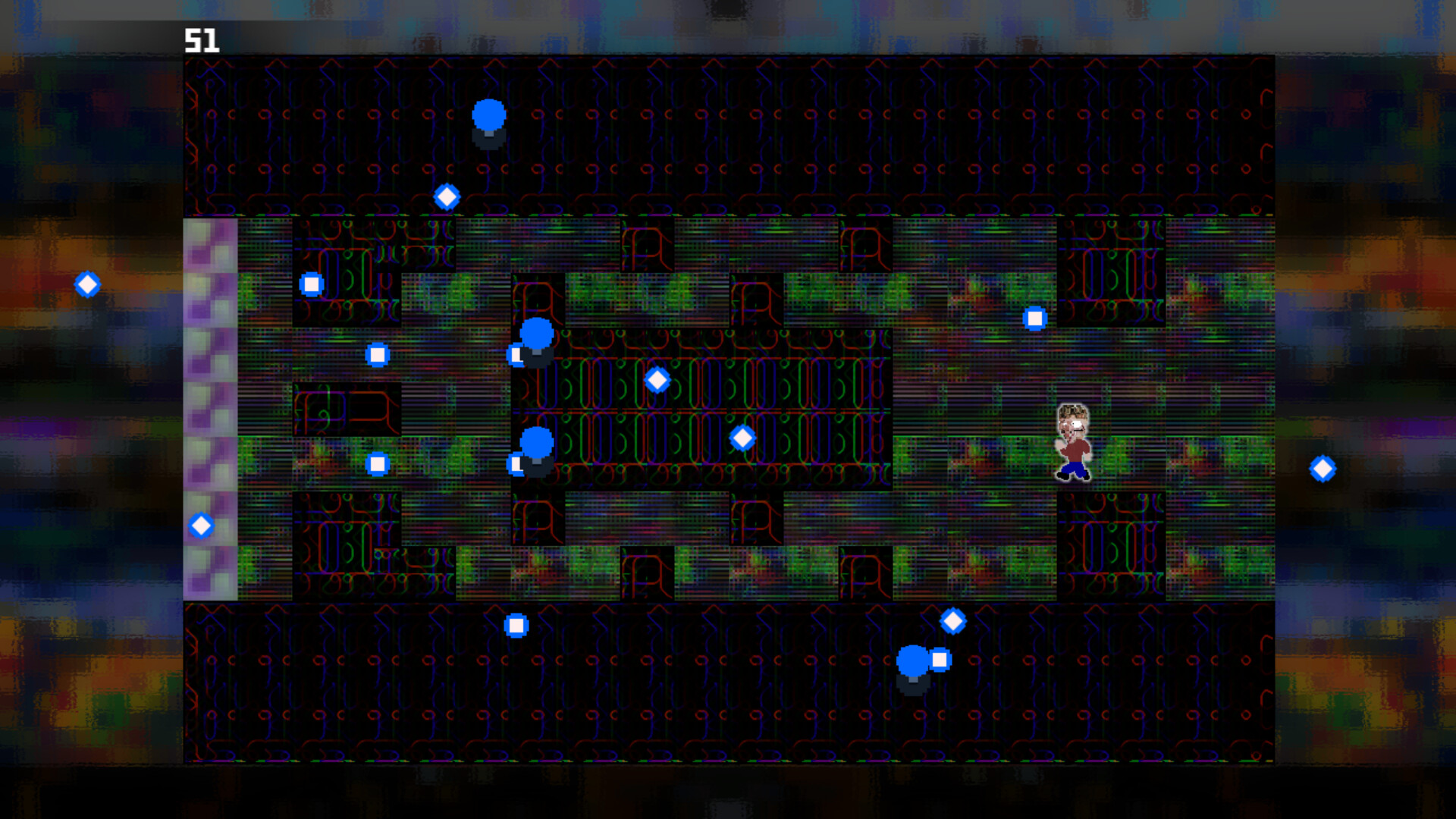Collect the diamond gem below the top corridor orb
1456x819 pixels.
pyautogui.click(x=447, y=196)
